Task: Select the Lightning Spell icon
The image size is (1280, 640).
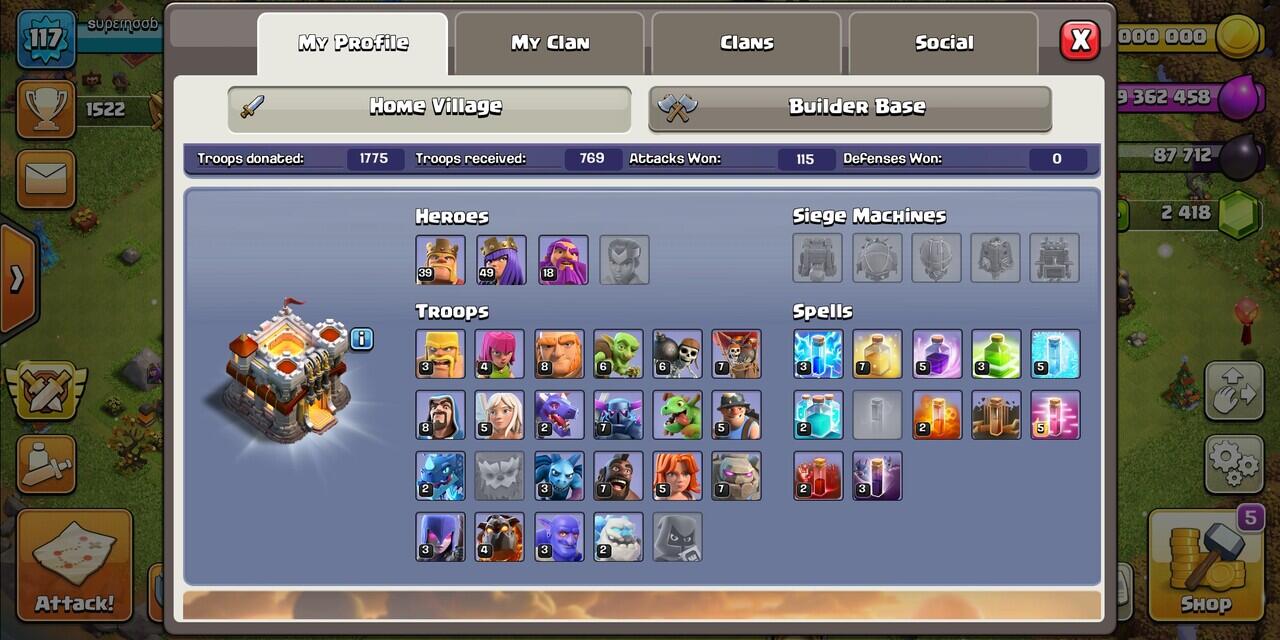Action: 817,354
